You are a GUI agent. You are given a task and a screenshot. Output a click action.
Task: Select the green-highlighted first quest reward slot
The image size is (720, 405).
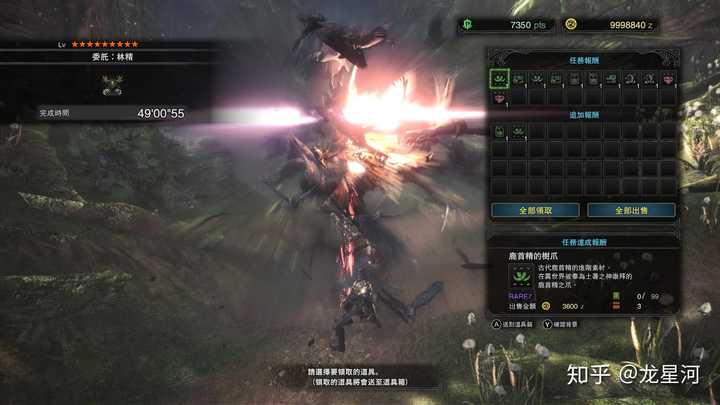click(499, 78)
